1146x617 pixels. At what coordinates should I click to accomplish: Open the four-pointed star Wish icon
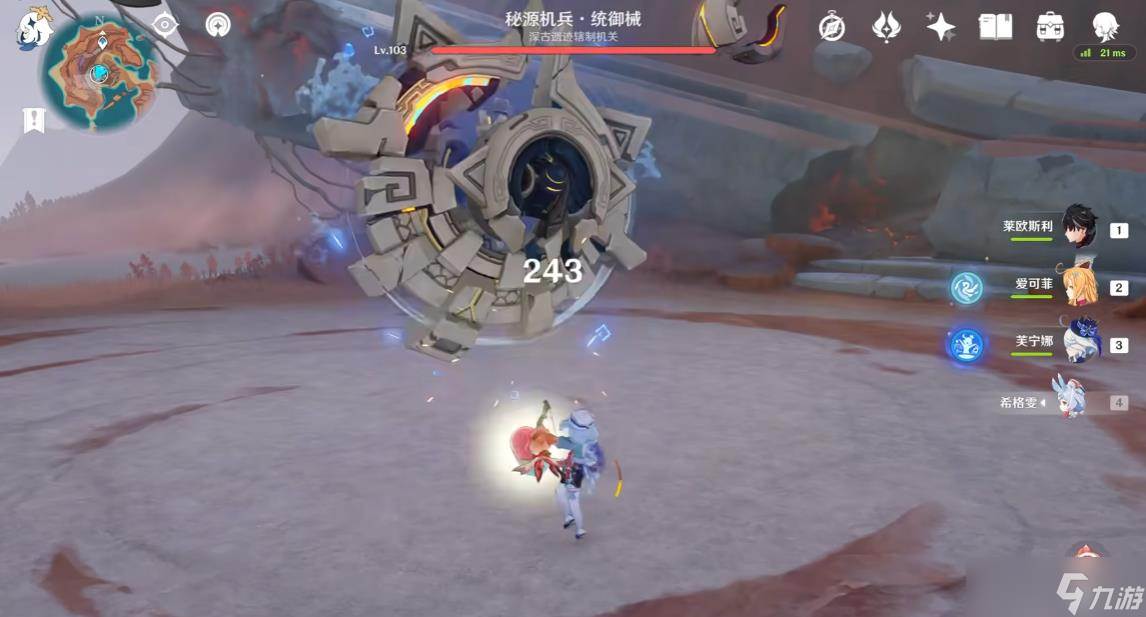tap(940, 27)
